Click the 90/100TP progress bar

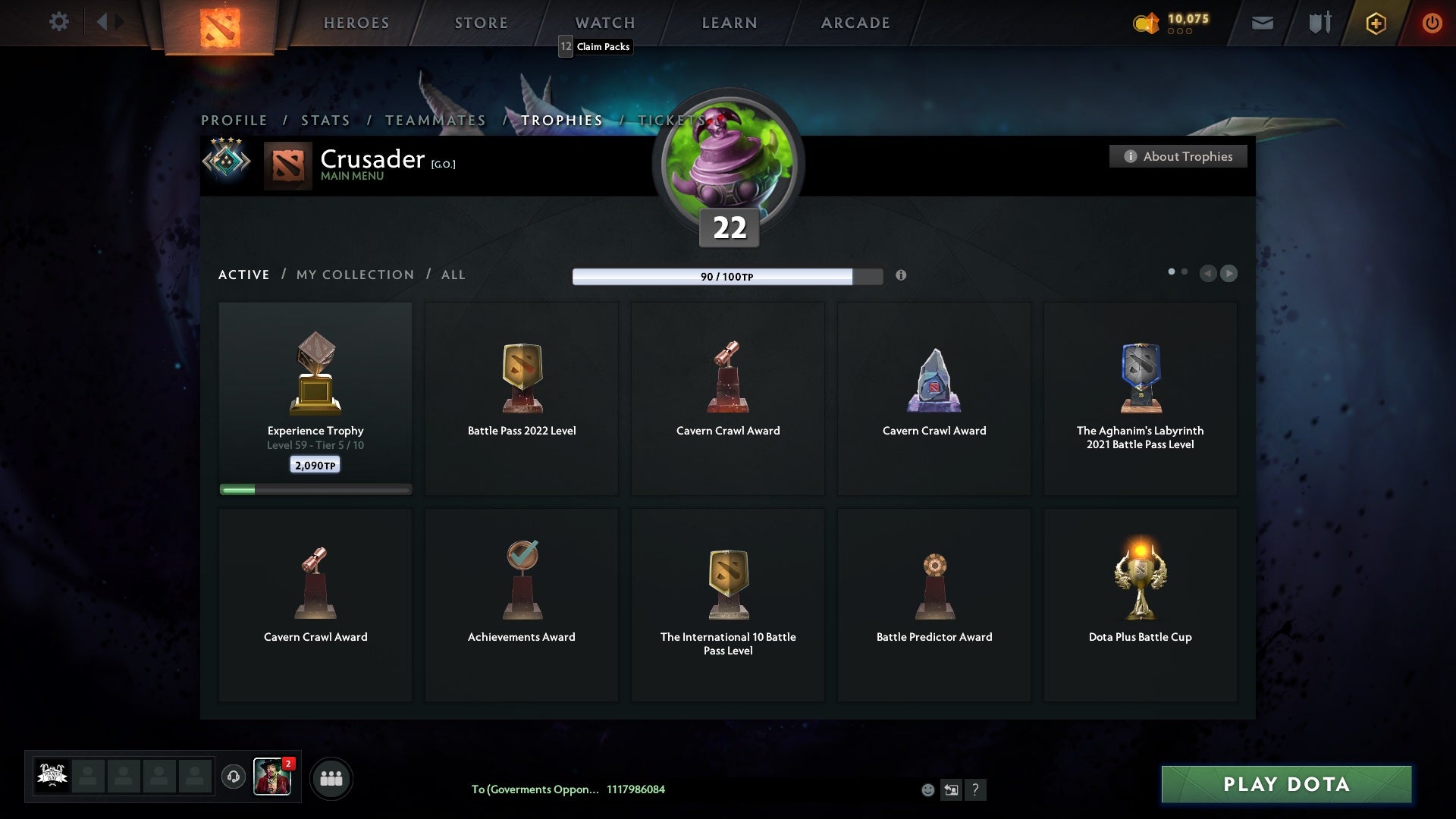point(726,277)
